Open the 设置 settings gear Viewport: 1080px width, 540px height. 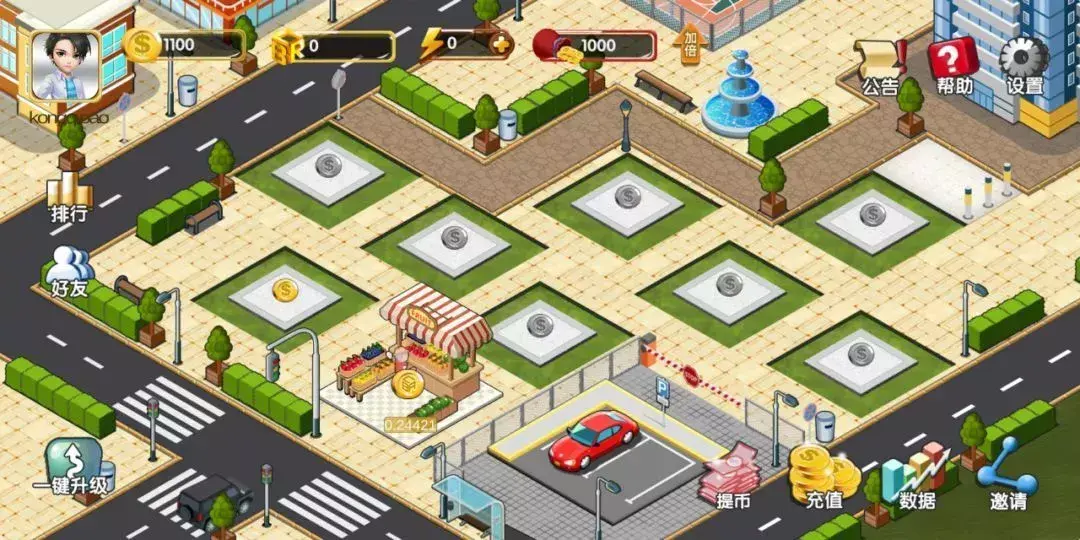click(x=1025, y=67)
